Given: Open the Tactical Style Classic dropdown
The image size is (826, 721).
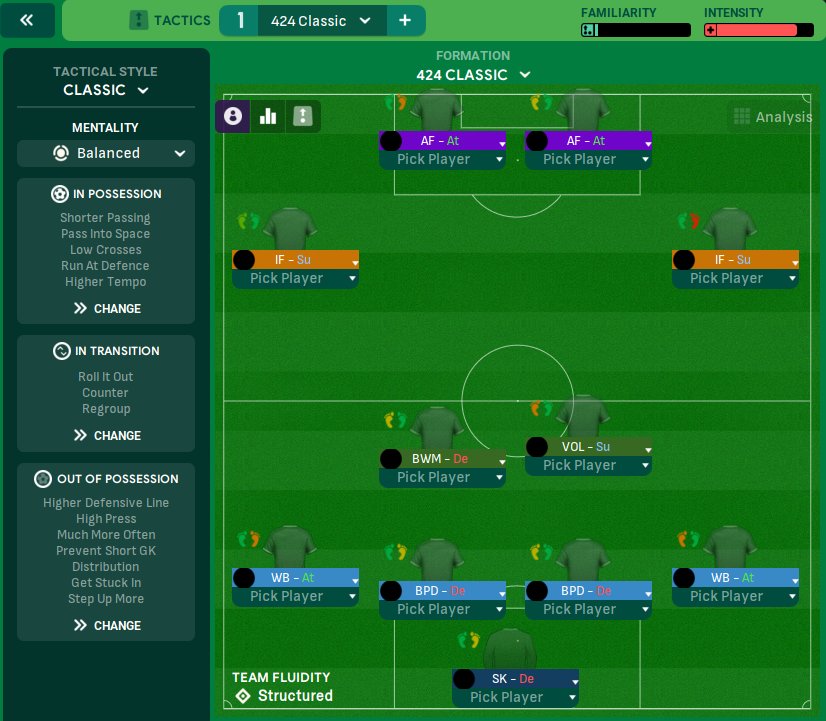Looking at the screenshot, I should (x=106, y=90).
